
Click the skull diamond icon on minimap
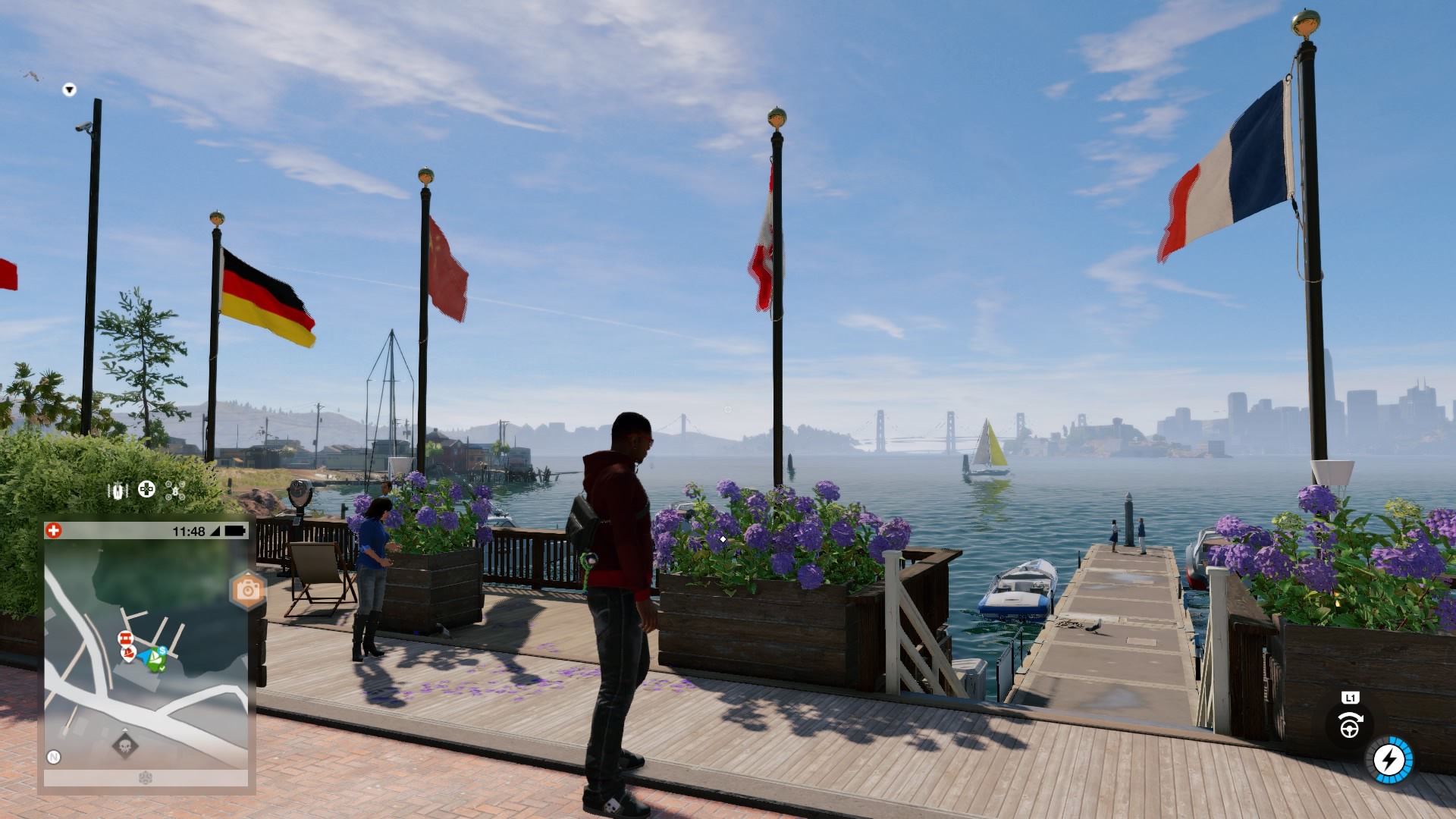125,746
